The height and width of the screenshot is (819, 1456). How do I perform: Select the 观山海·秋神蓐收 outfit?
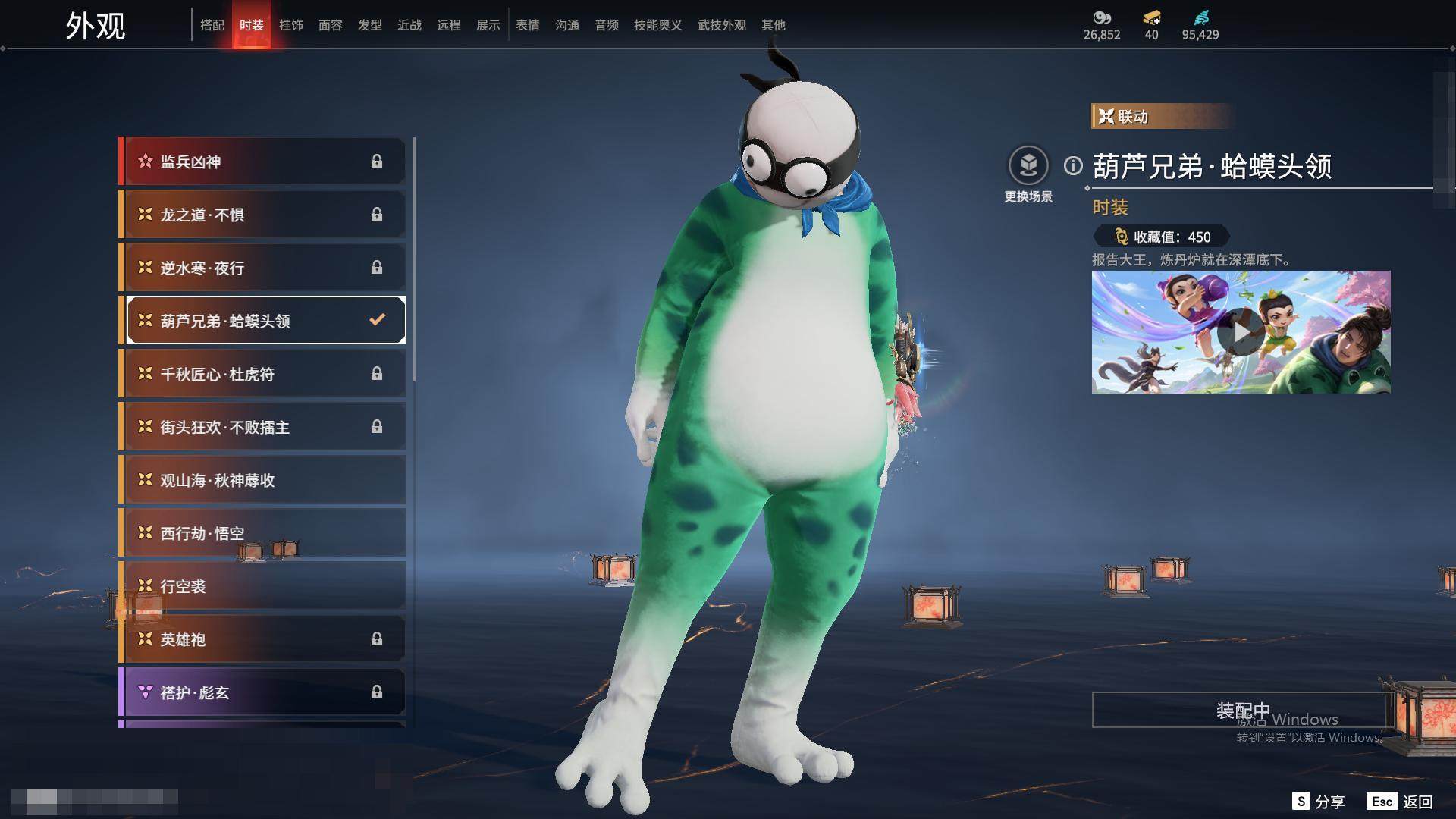(x=262, y=480)
